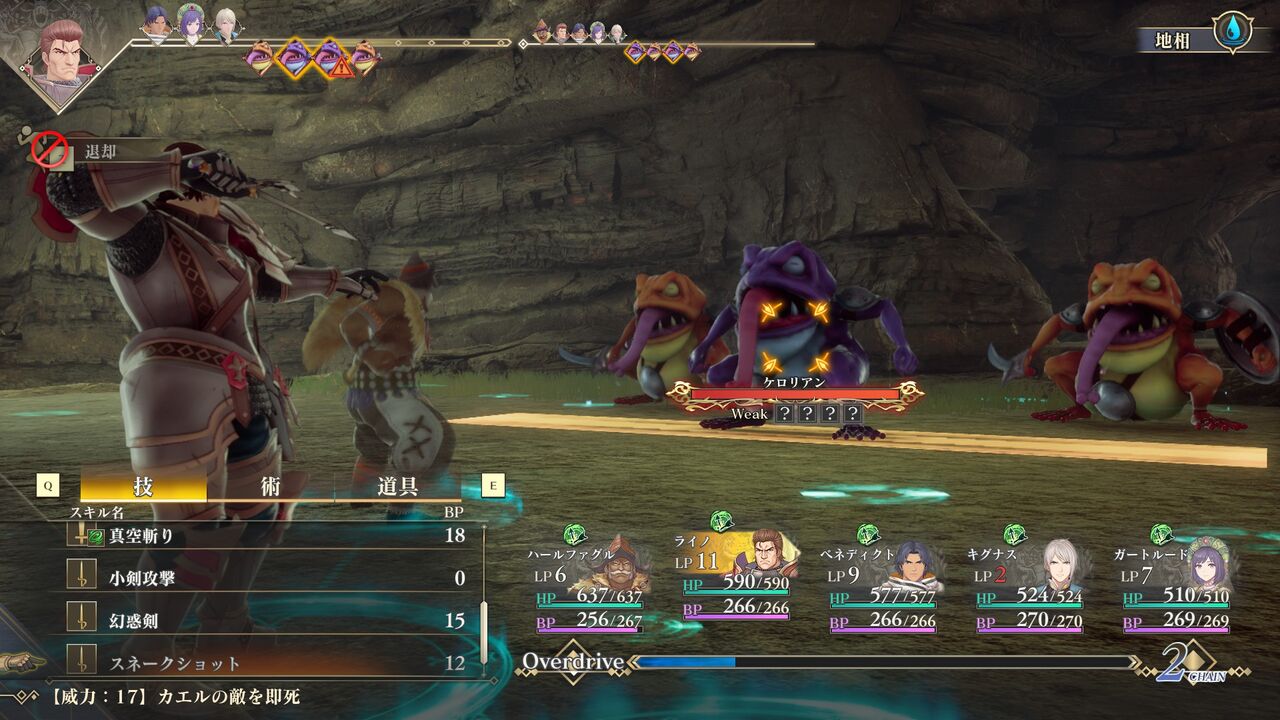Click the 退却 retreat option
The width and height of the screenshot is (1280, 720).
[100, 152]
